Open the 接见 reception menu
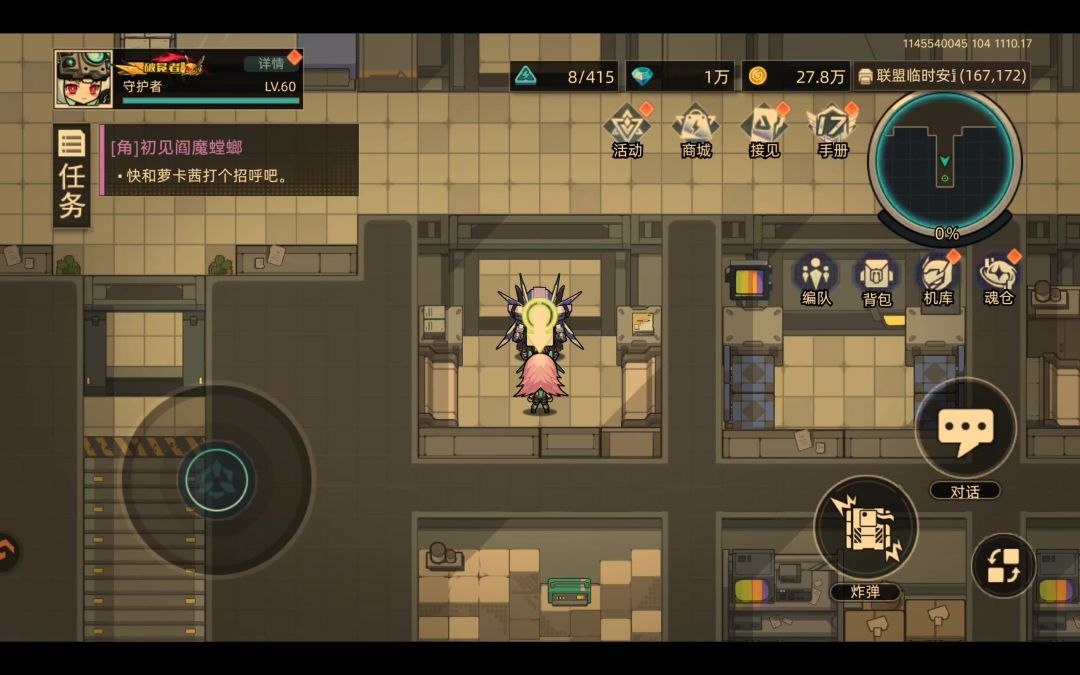The width and height of the screenshot is (1080, 675). tap(764, 130)
